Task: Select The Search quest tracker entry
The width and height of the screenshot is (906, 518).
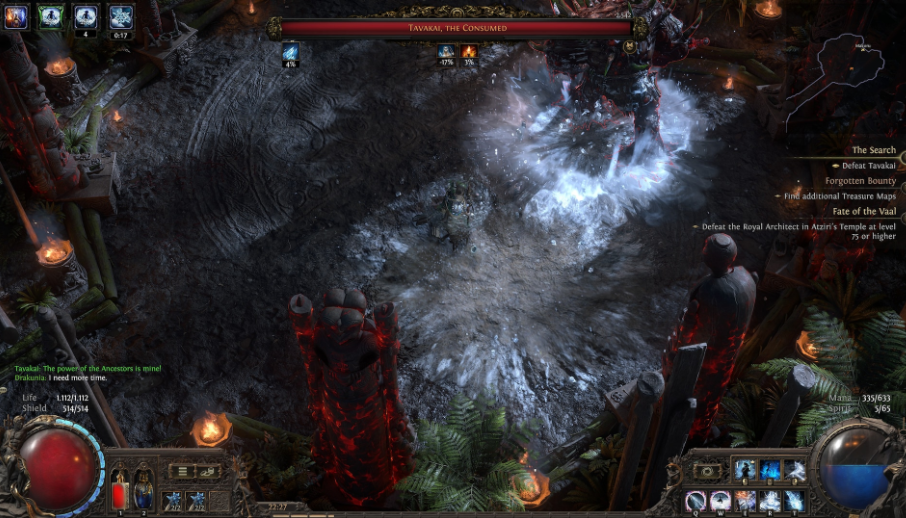Action: click(875, 150)
